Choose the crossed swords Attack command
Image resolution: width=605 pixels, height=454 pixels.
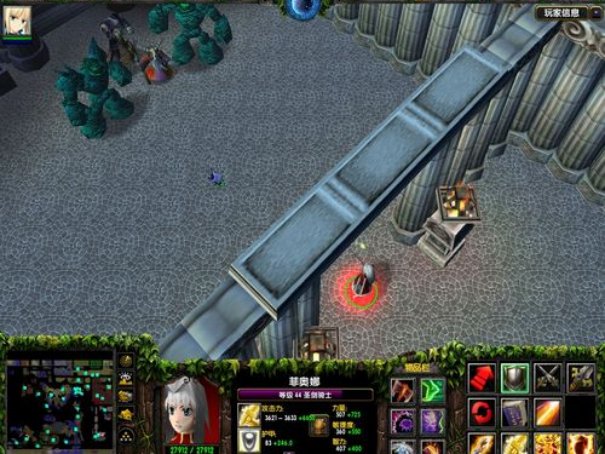[548, 377]
